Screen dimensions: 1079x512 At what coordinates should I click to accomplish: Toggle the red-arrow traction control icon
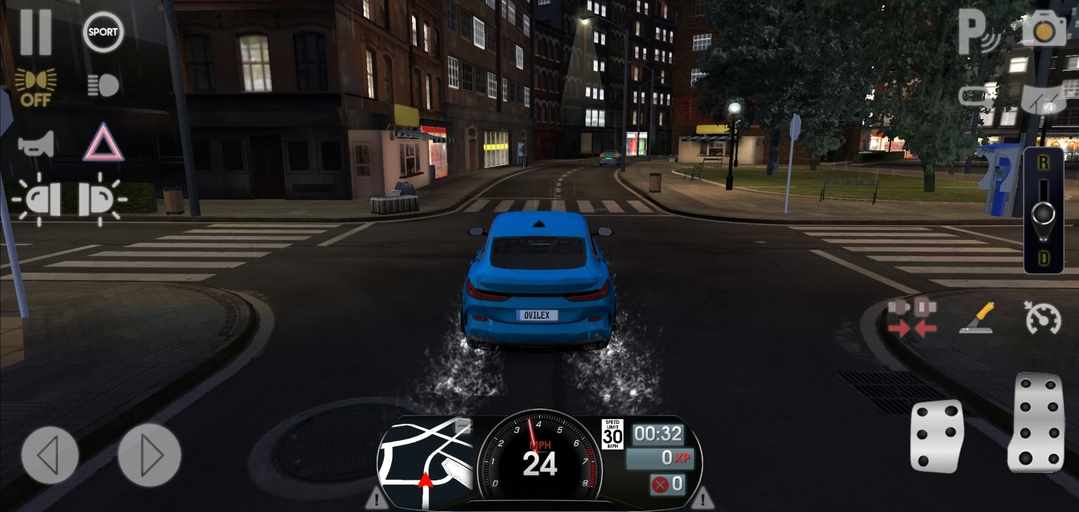point(911,317)
